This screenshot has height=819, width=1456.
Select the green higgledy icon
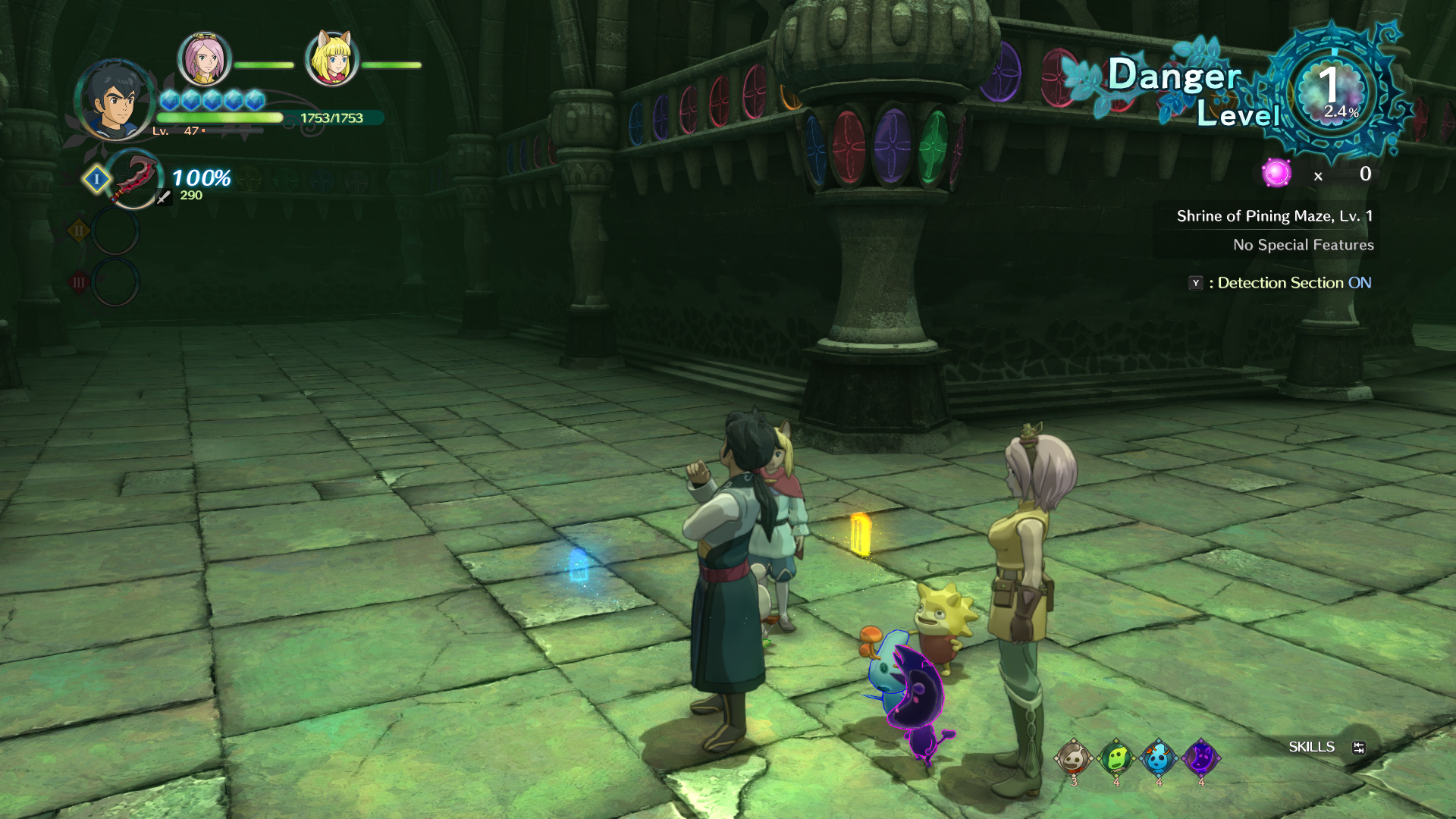pyautogui.click(x=1116, y=758)
